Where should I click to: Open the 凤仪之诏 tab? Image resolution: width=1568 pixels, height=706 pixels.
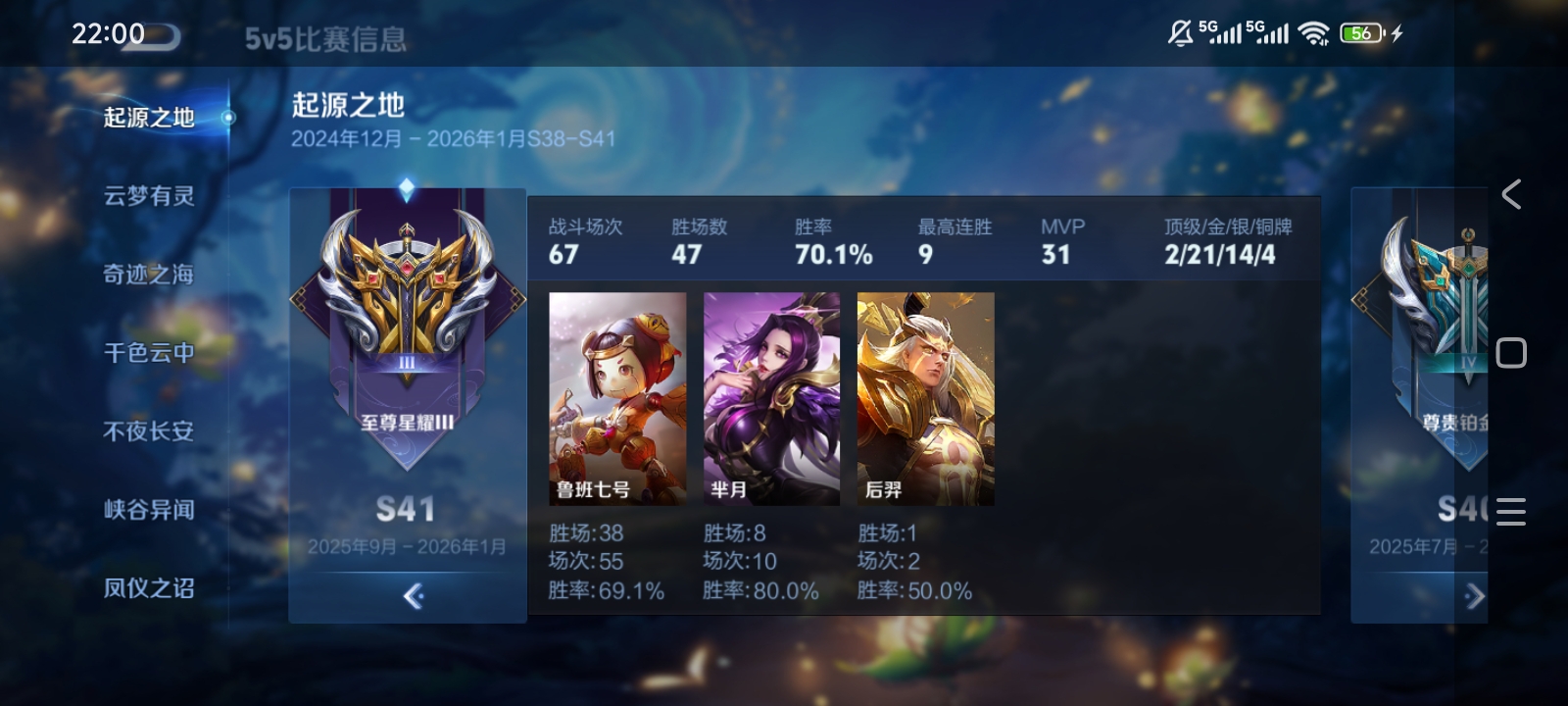(x=149, y=588)
